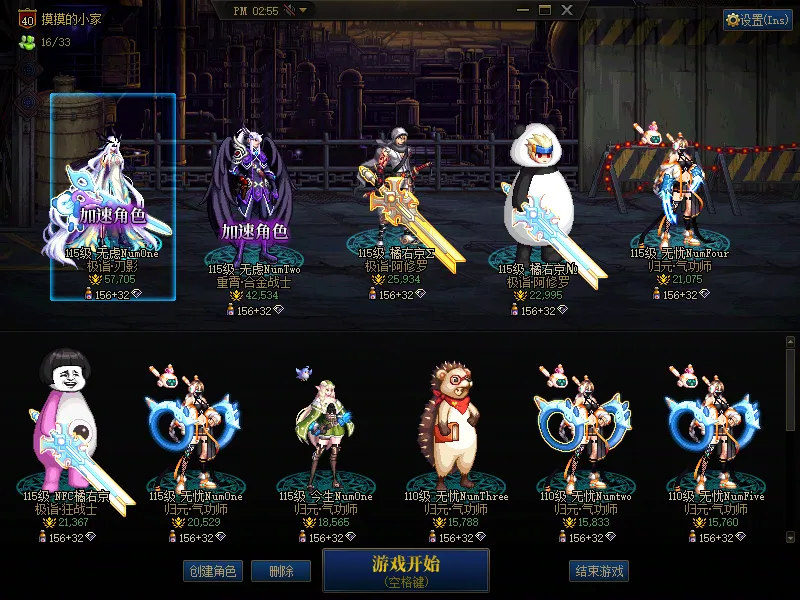Open the 设置 settings menu
800x600 pixels.
click(757, 20)
